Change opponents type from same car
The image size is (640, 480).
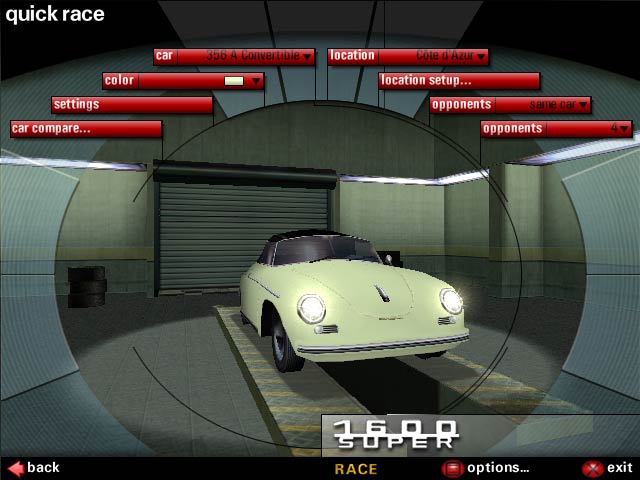pyautogui.click(x=510, y=104)
